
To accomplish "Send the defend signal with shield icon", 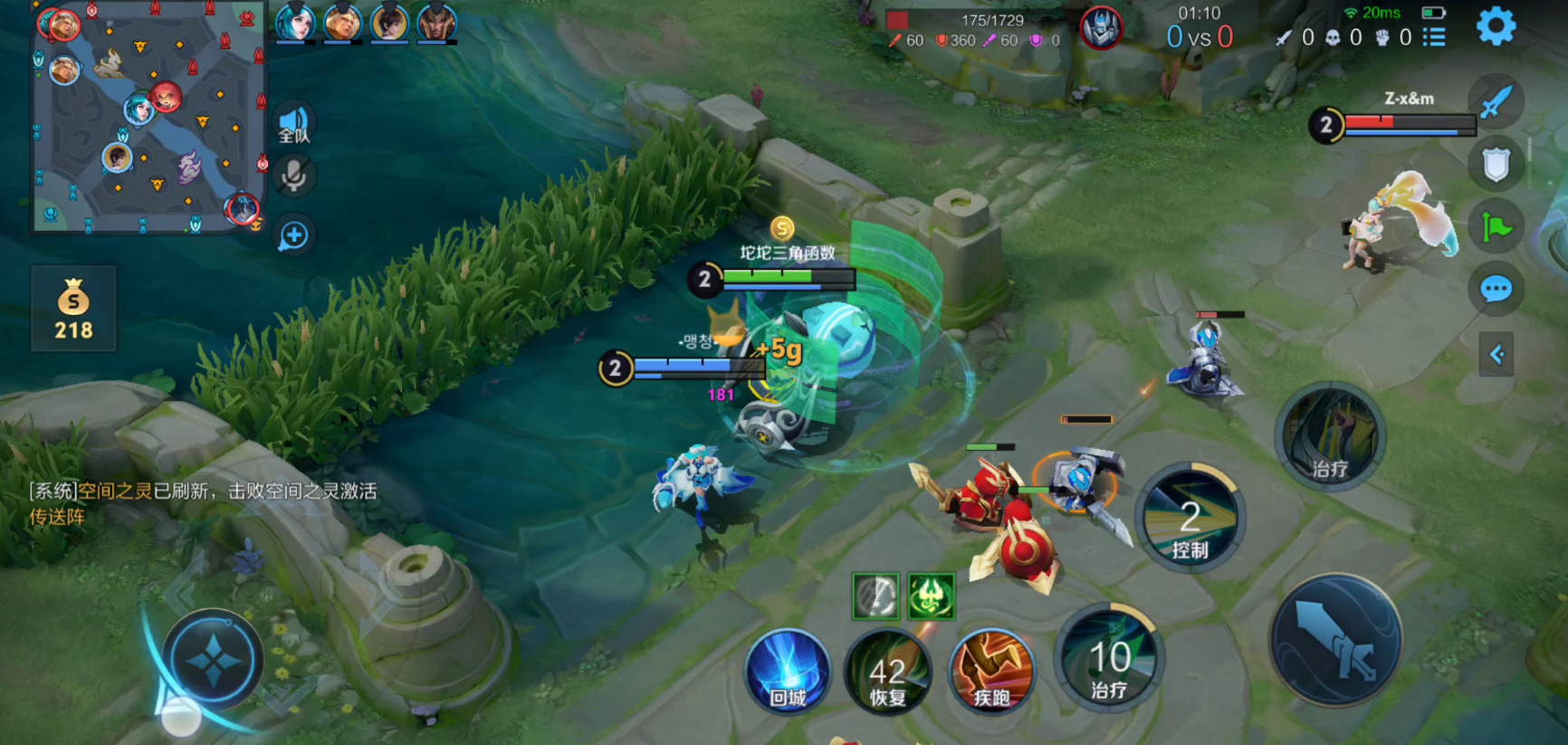I will pyautogui.click(x=1496, y=165).
